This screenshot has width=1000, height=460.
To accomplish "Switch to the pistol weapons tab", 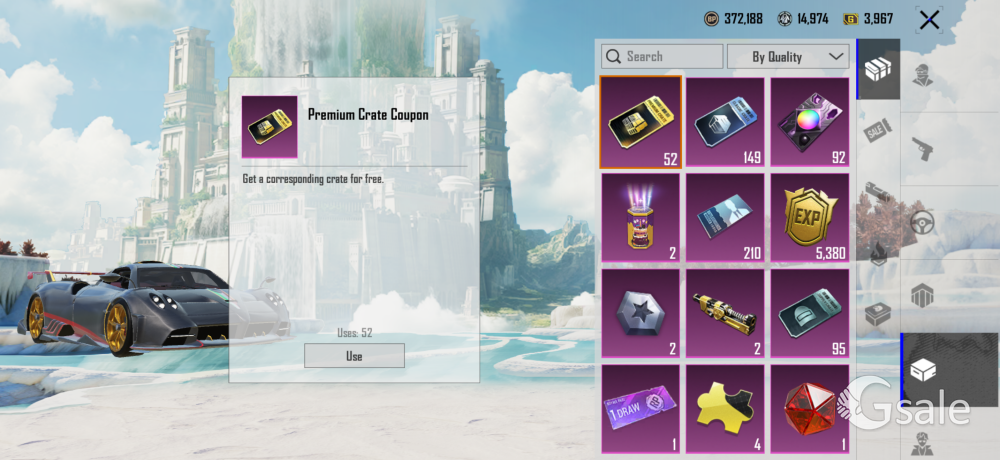I will coord(922,148).
